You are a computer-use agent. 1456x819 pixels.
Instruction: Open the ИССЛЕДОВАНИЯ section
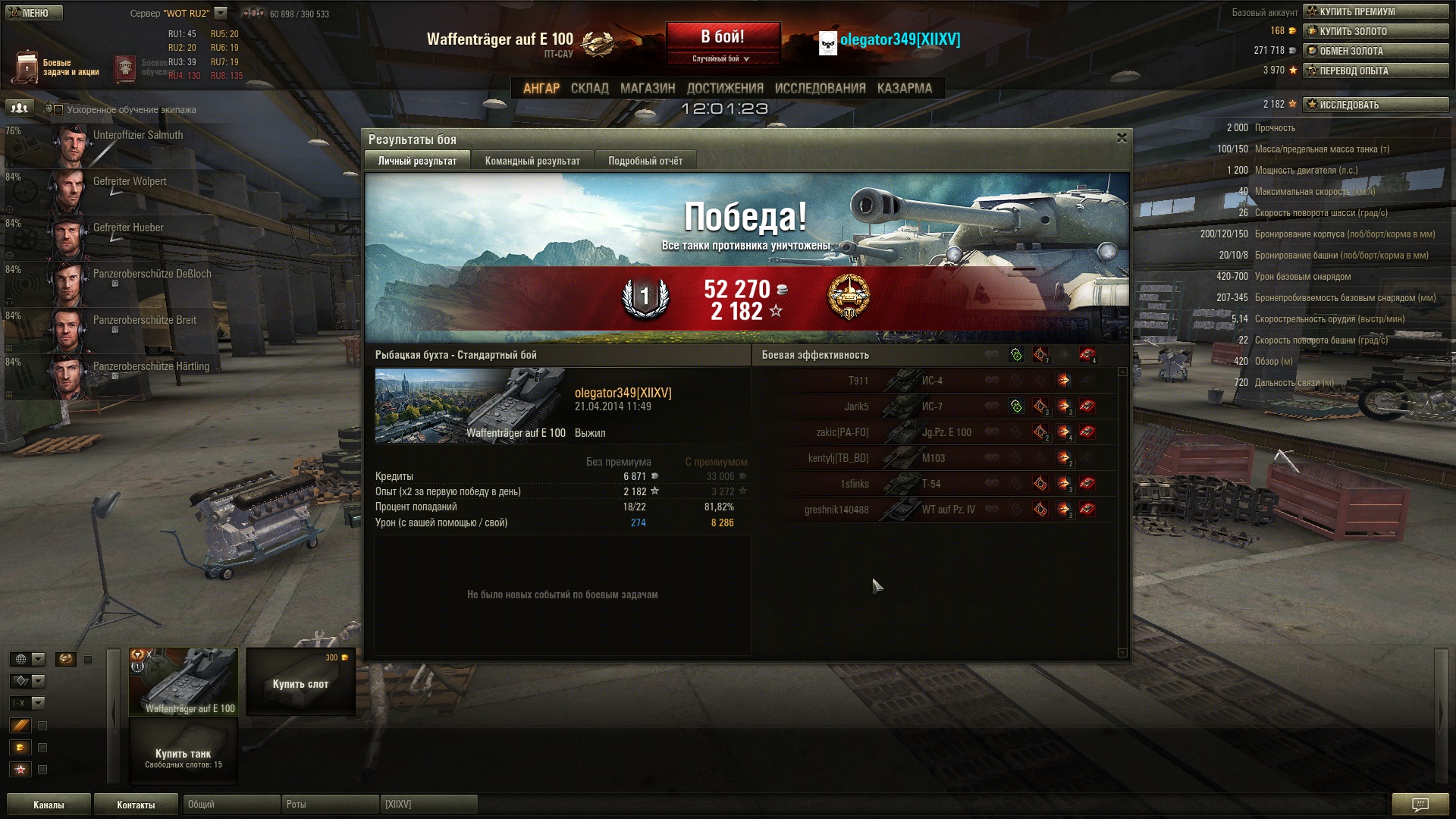820,89
